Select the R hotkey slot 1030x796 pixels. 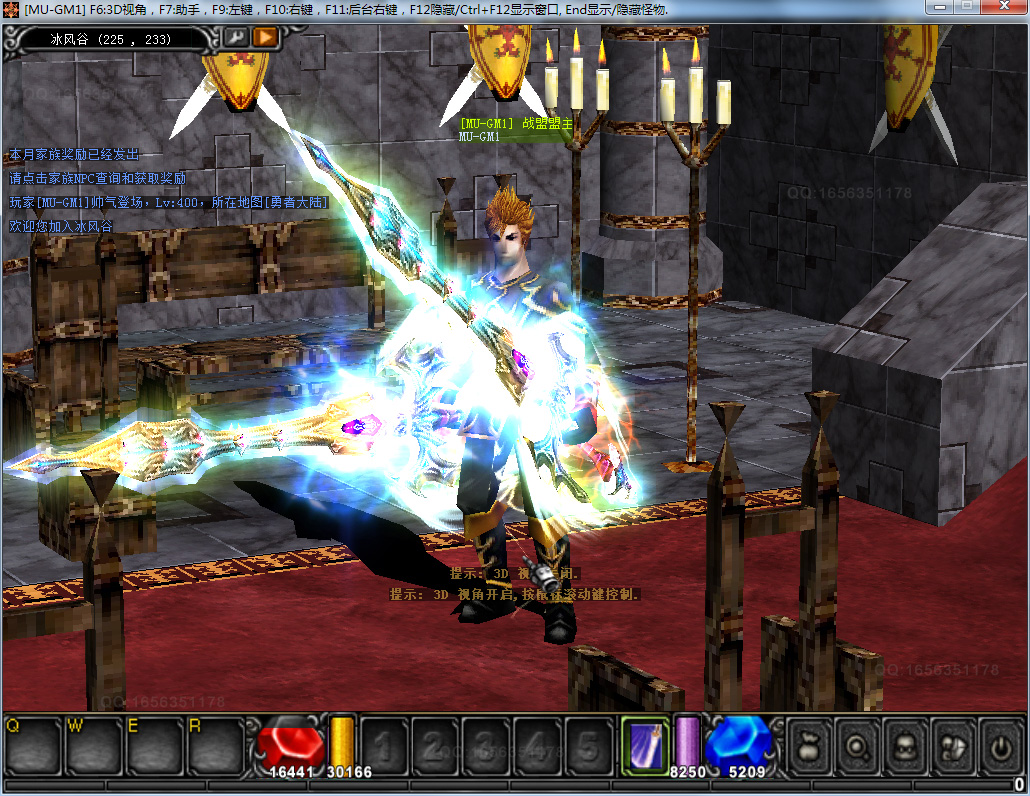coord(216,746)
